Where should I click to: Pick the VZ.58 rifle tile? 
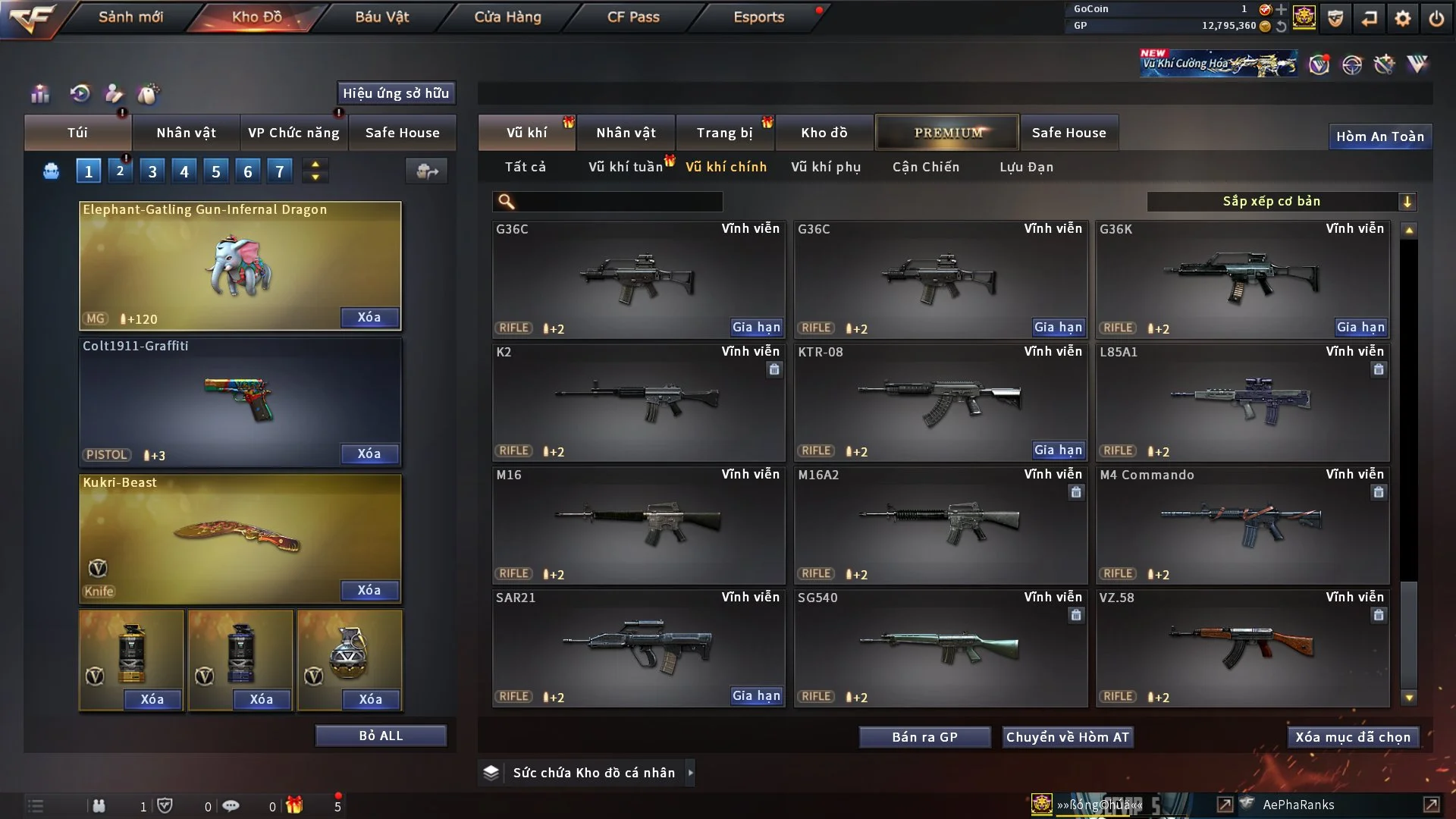tap(1241, 648)
